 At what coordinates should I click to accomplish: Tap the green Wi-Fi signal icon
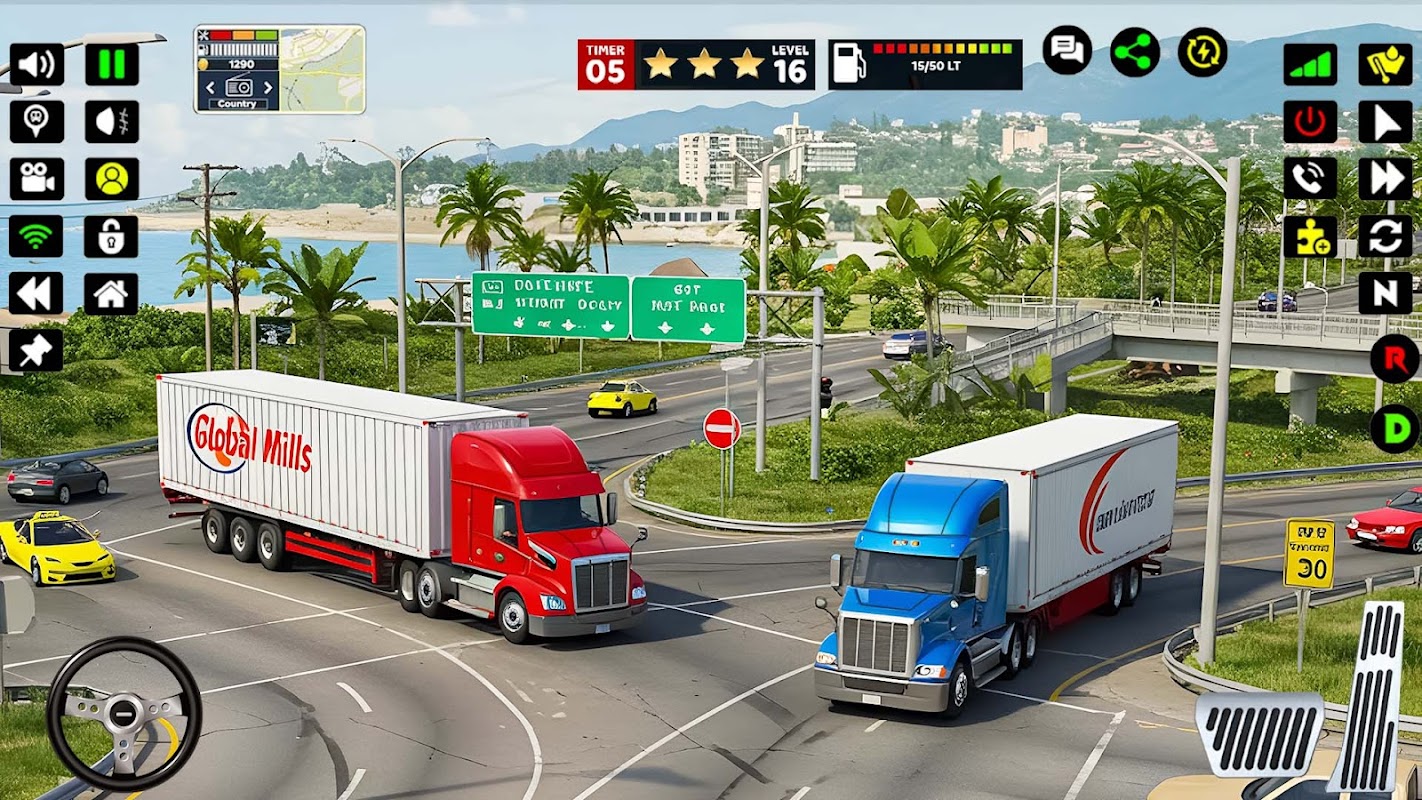[x=37, y=237]
